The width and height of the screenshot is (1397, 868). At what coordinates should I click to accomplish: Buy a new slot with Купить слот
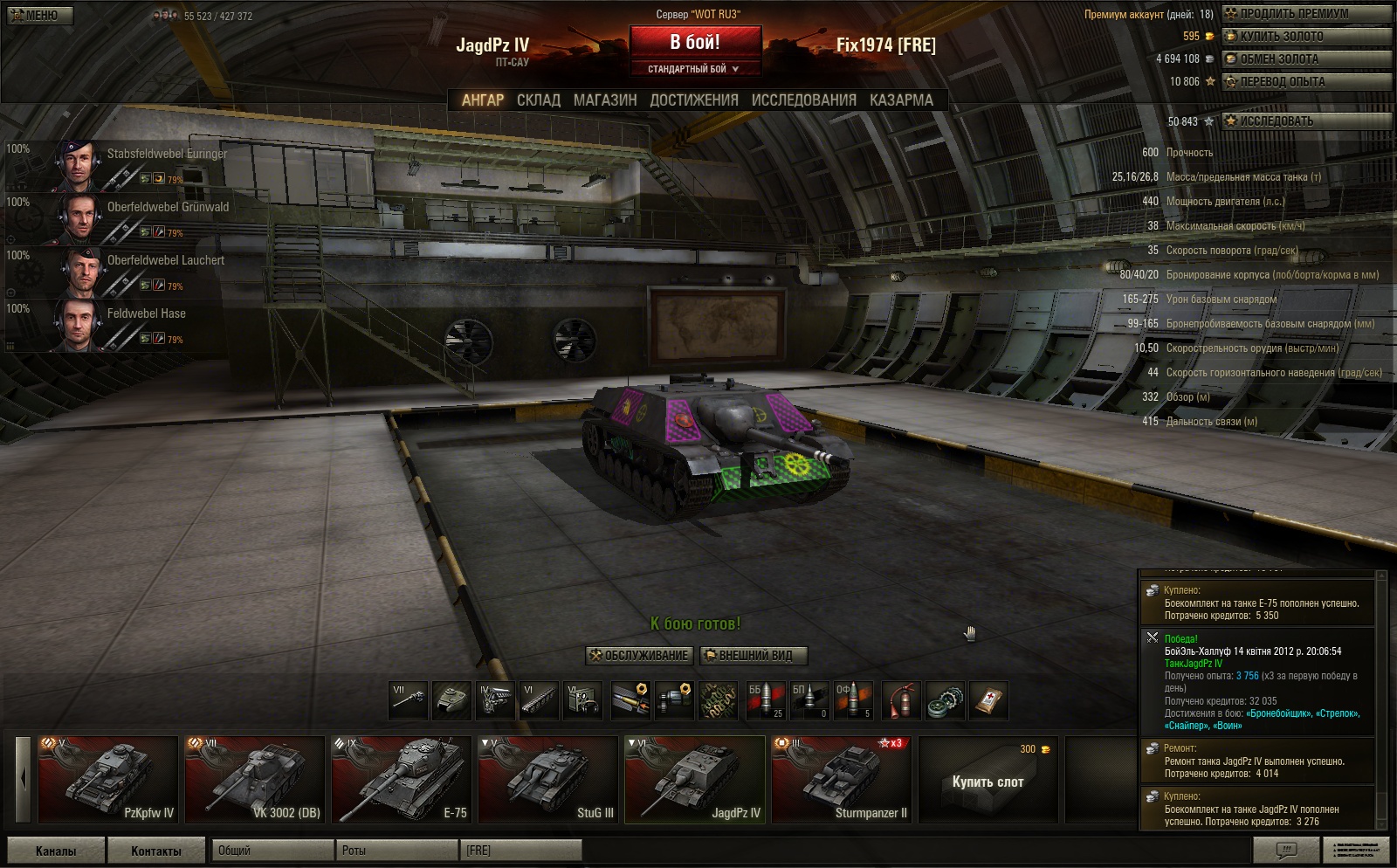pos(988,782)
